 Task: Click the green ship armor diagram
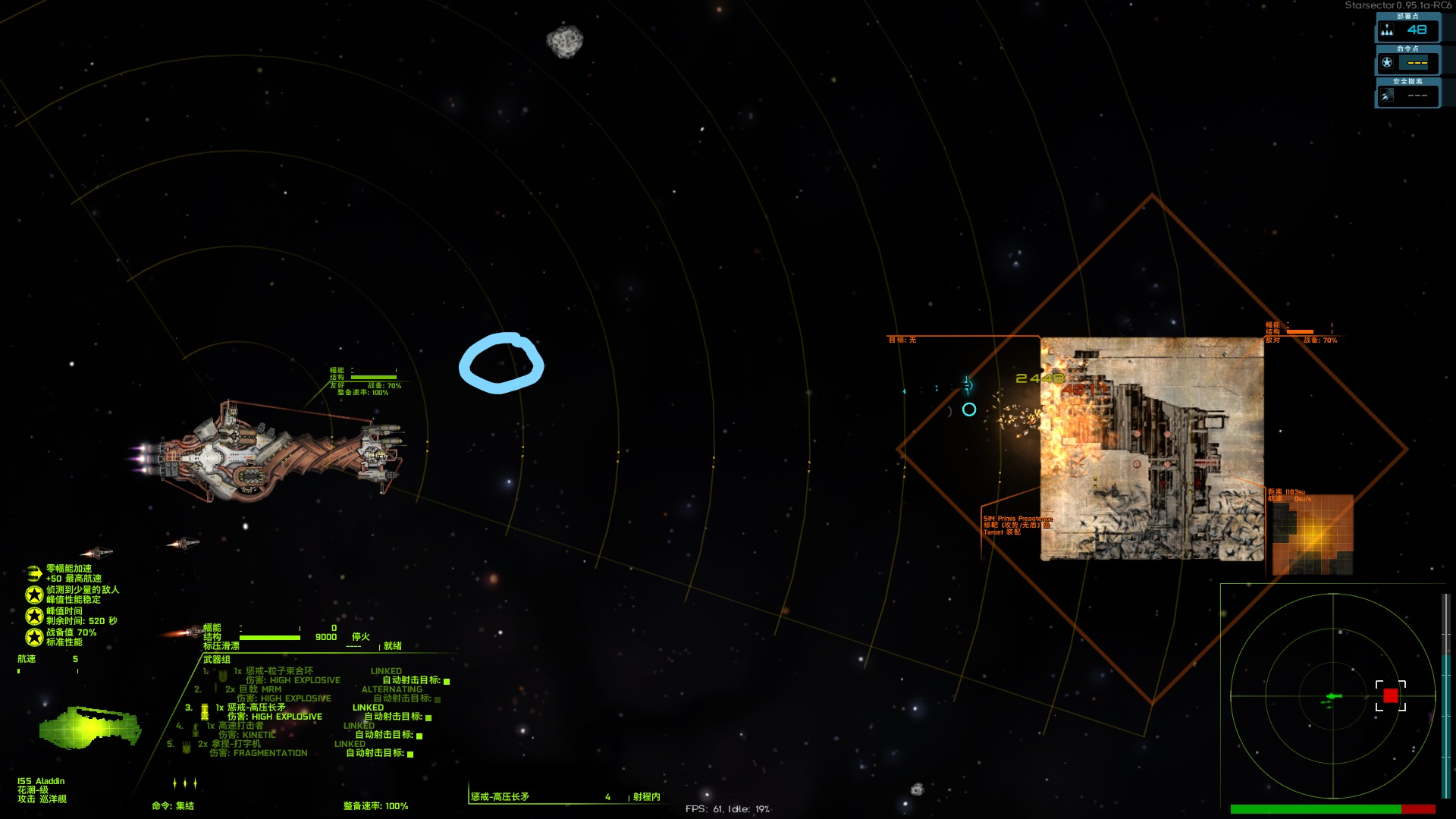[x=89, y=726]
